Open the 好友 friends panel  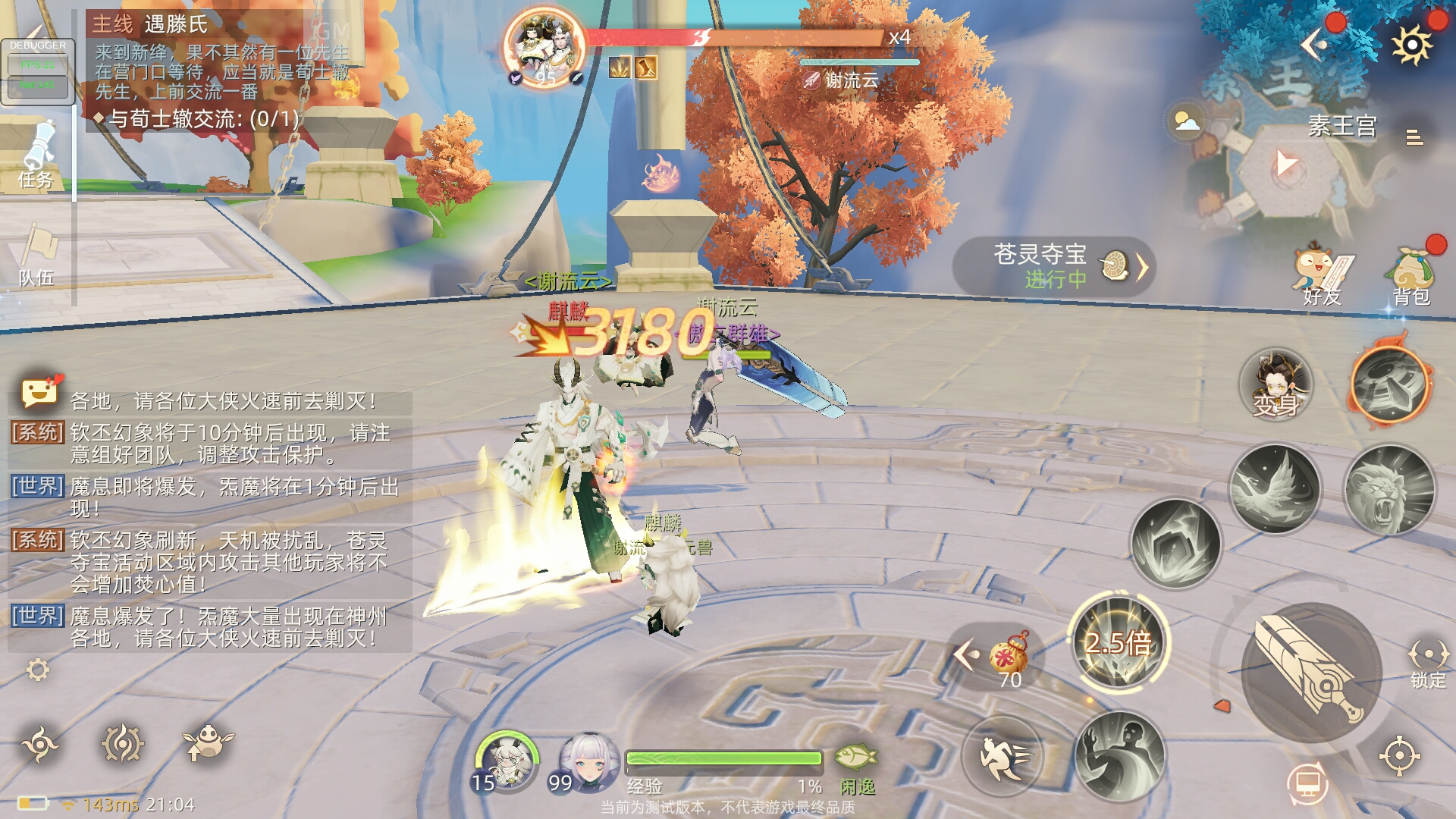coord(1322,274)
